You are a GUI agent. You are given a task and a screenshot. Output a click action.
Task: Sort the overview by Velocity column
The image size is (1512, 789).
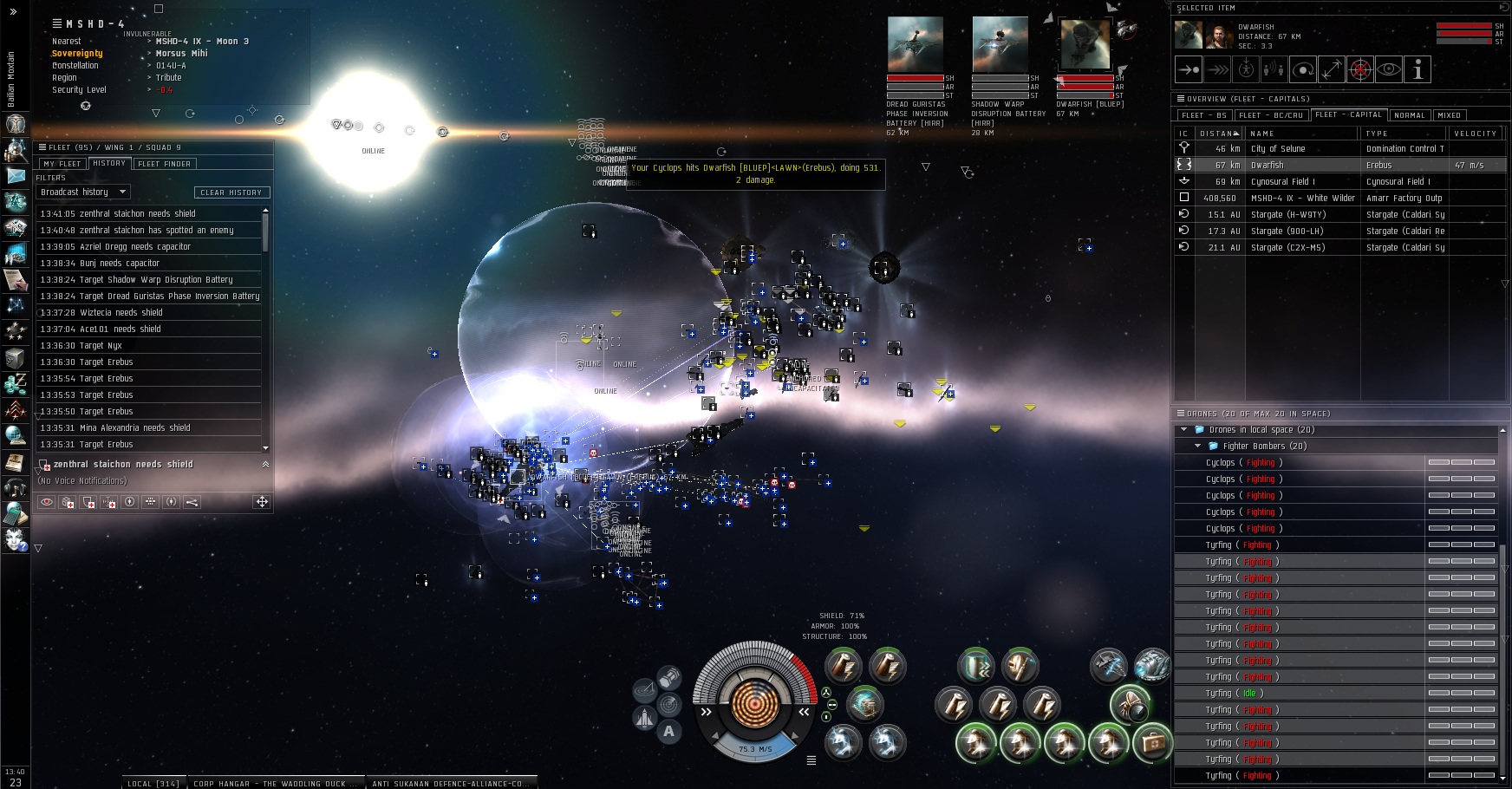click(1475, 134)
